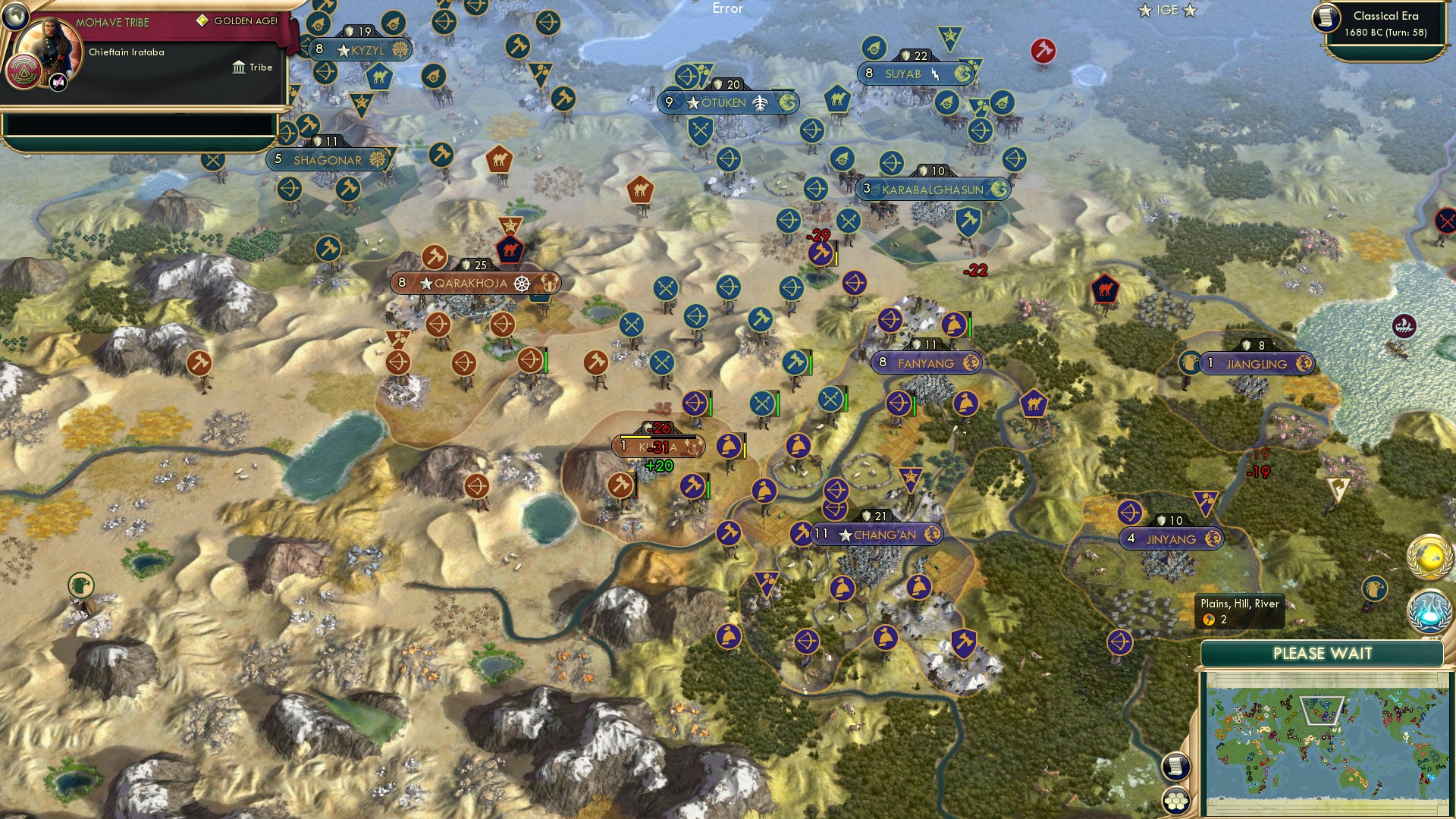Click the religion wheel icon on Qarakhoja's banner
The height and width of the screenshot is (819, 1456).
(x=520, y=282)
